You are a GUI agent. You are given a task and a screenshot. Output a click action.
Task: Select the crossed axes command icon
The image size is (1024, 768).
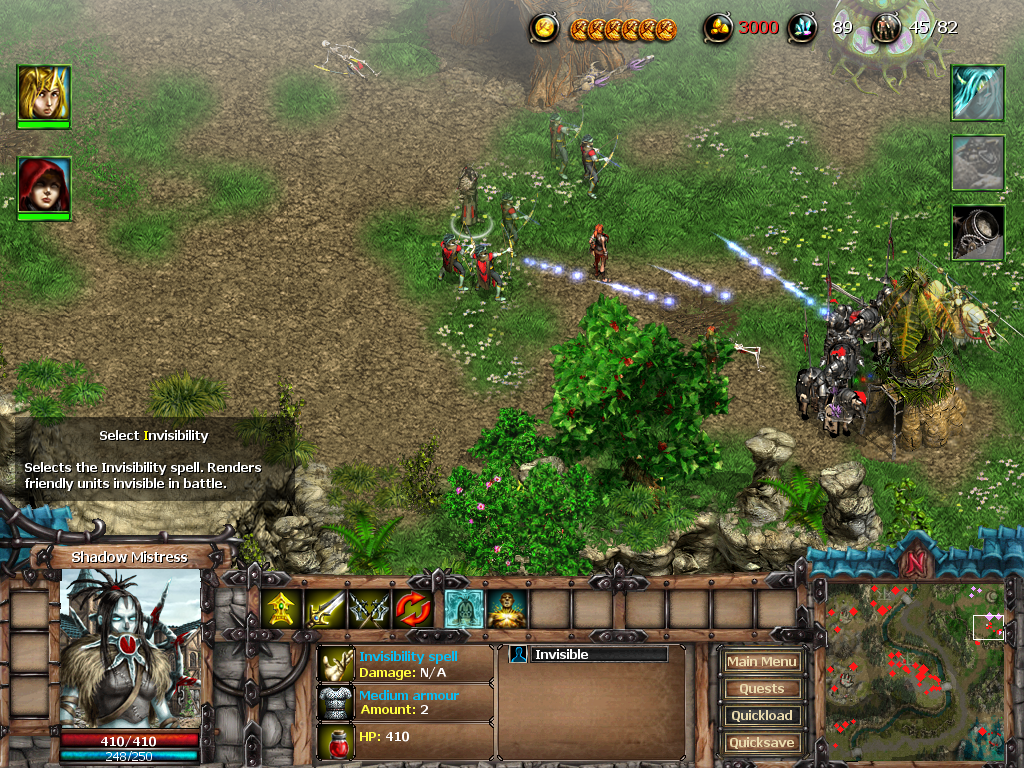[368, 608]
